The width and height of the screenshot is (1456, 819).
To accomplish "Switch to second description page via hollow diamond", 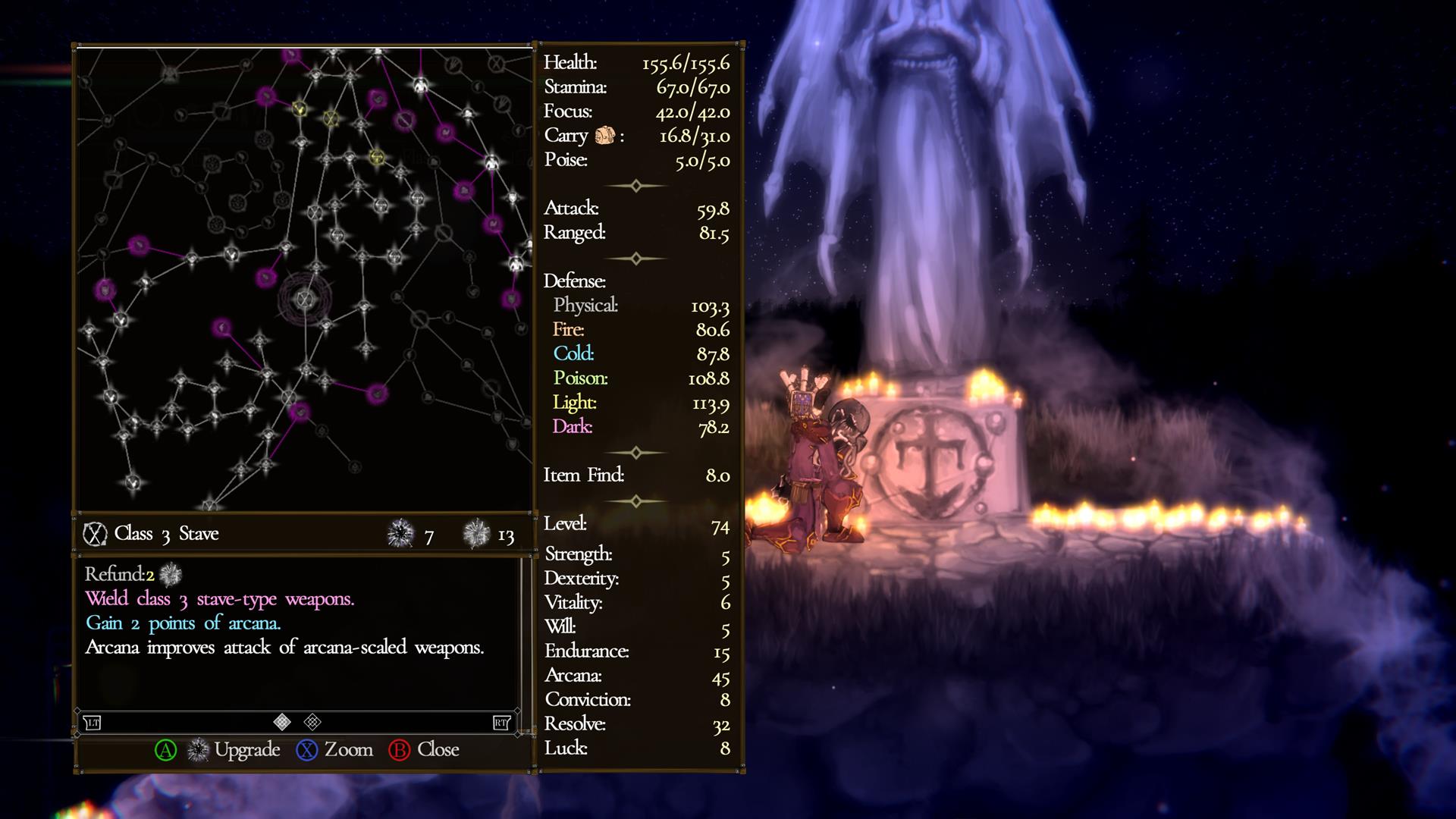I will 312,722.
